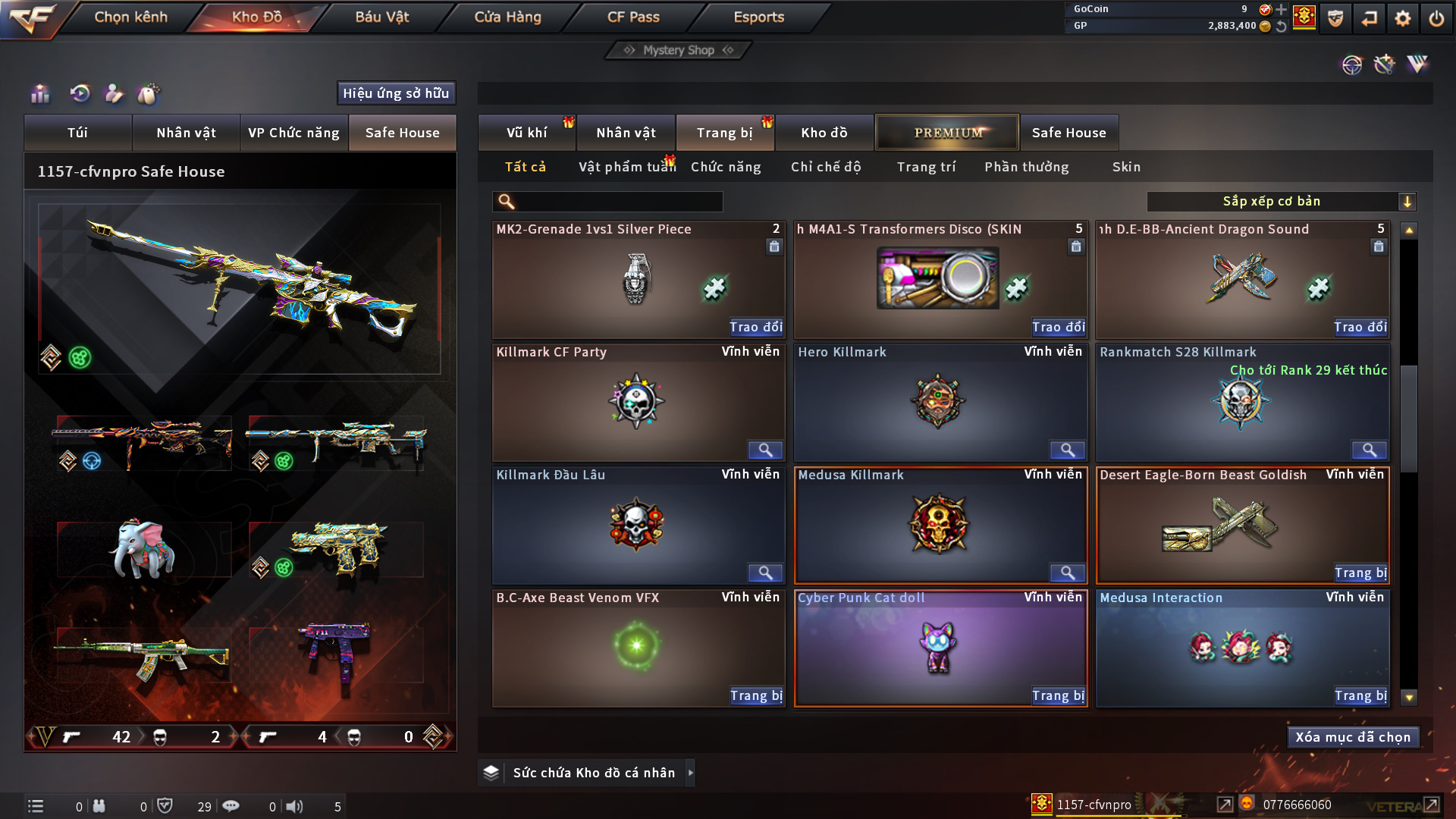Click the inventory search field
The height and width of the screenshot is (819, 1456).
click(618, 202)
